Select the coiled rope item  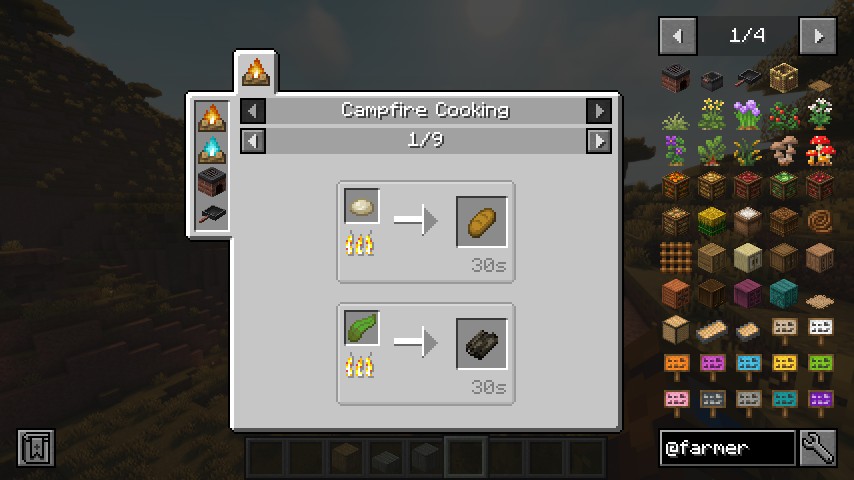pyautogui.click(x=820, y=220)
